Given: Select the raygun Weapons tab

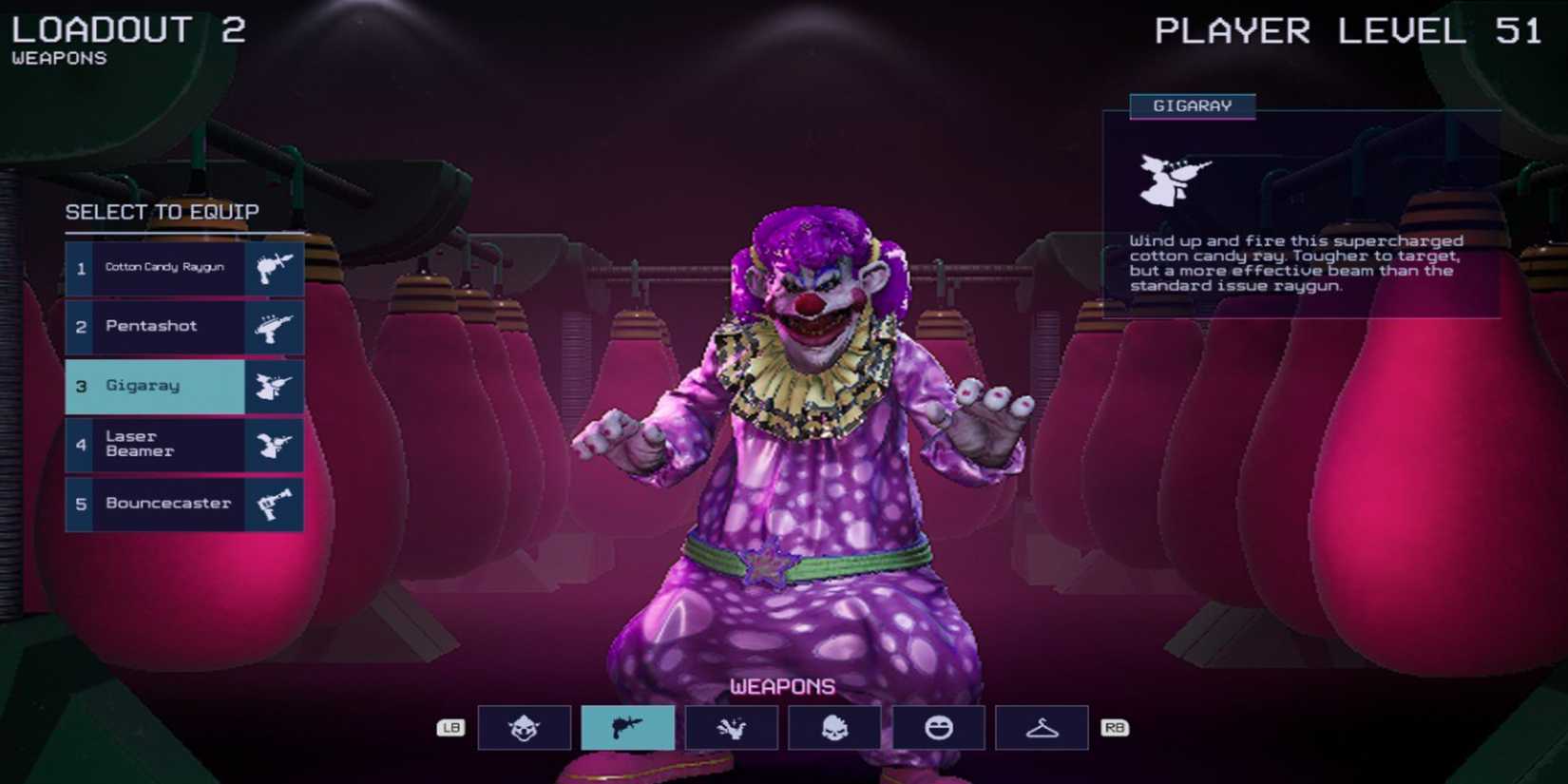Looking at the screenshot, I should tap(628, 727).
